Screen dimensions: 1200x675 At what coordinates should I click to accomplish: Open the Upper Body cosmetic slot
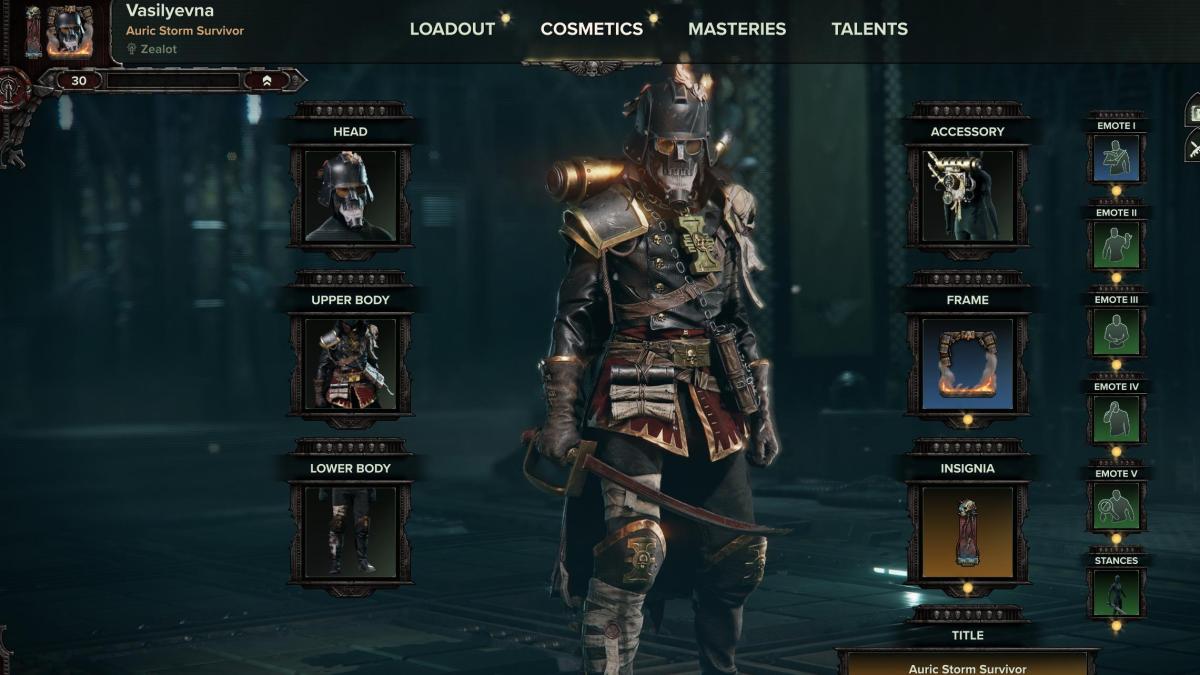click(350, 364)
